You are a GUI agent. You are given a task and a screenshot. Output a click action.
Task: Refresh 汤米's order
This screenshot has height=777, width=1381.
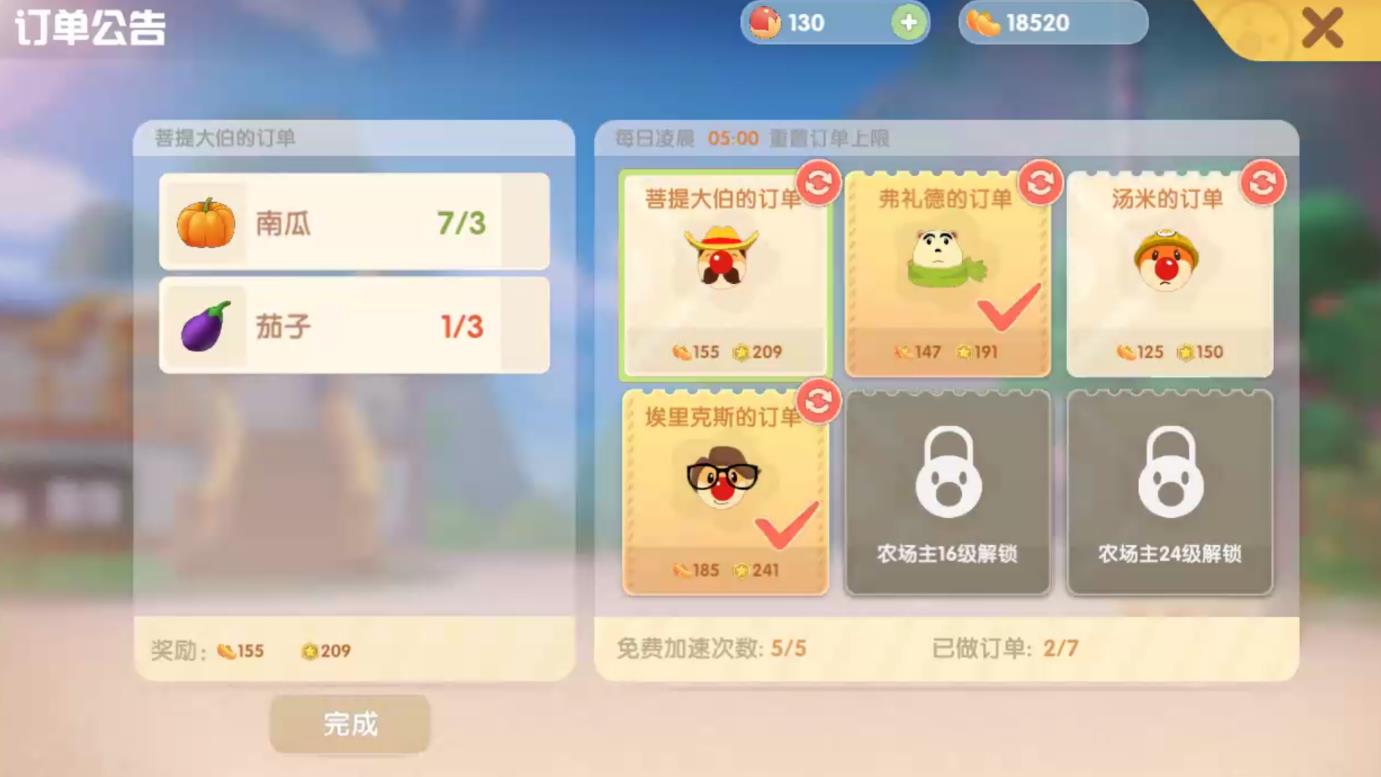tap(1261, 184)
